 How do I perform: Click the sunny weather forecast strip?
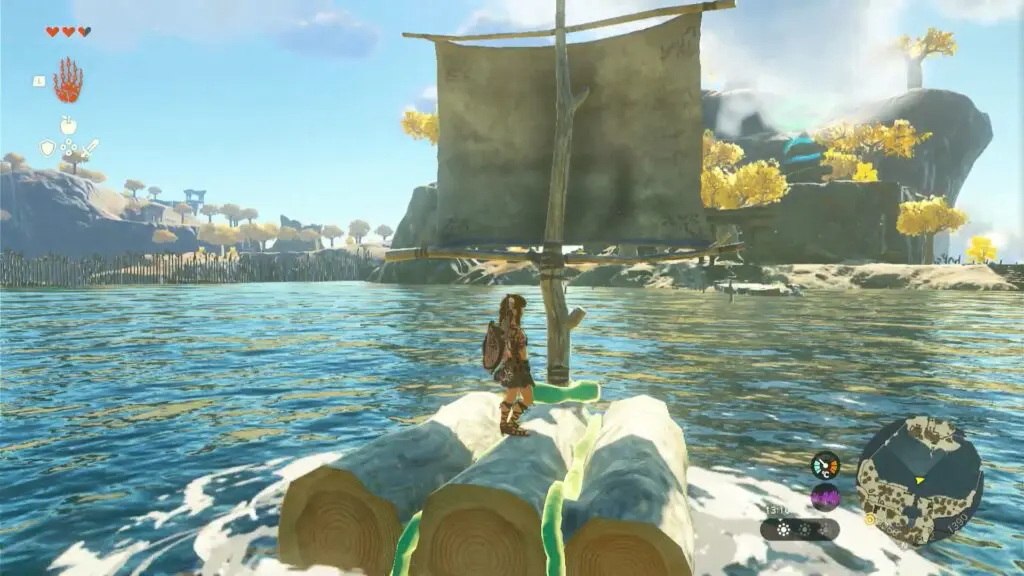pyautogui.click(x=800, y=529)
